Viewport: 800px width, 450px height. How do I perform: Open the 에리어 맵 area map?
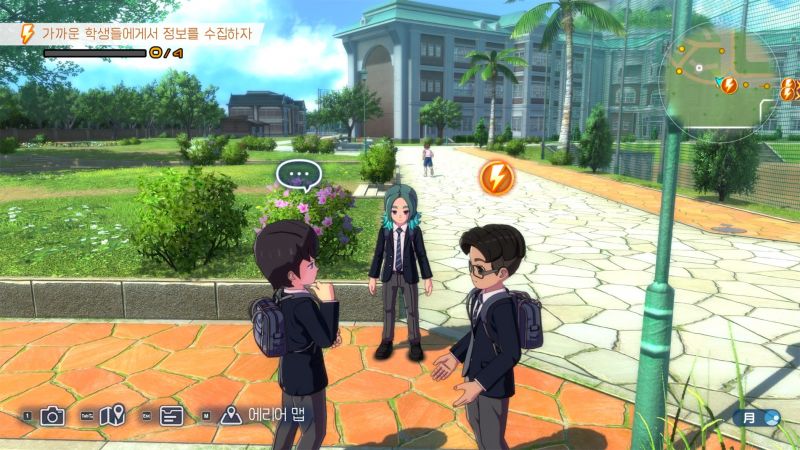click(262, 416)
